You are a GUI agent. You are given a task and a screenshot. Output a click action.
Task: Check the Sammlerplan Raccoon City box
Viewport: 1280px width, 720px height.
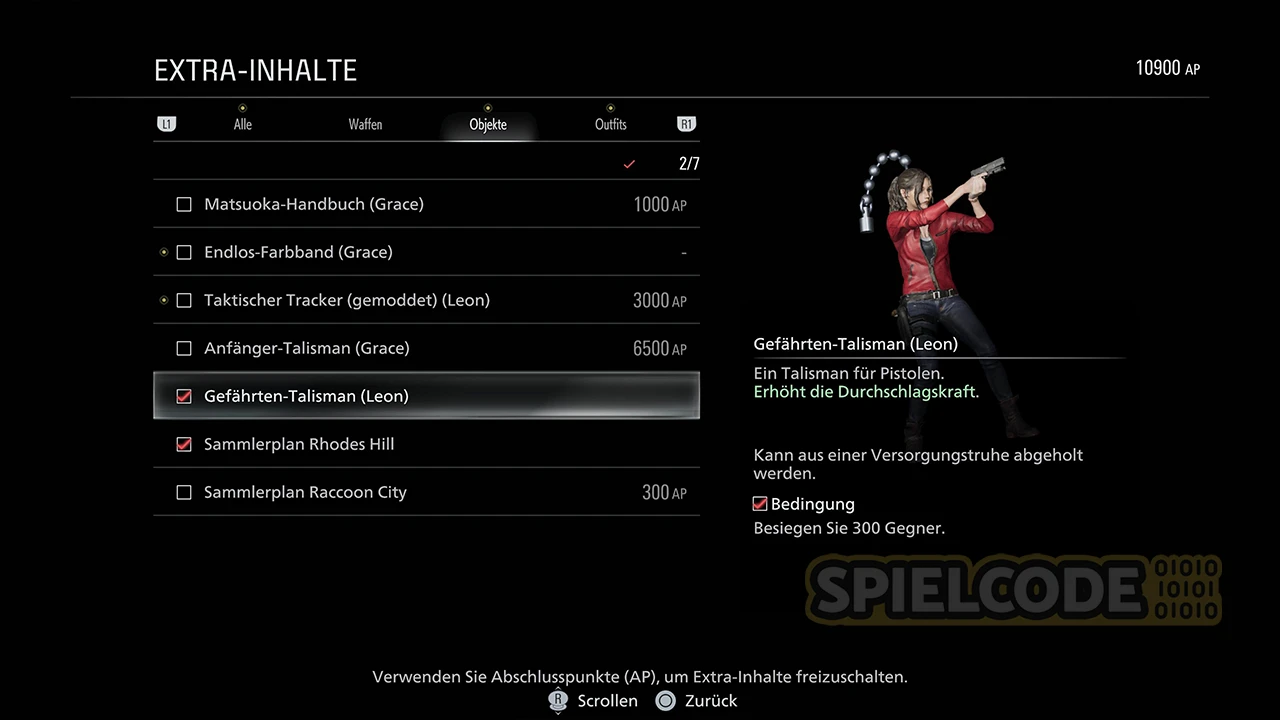(x=184, y=493)
